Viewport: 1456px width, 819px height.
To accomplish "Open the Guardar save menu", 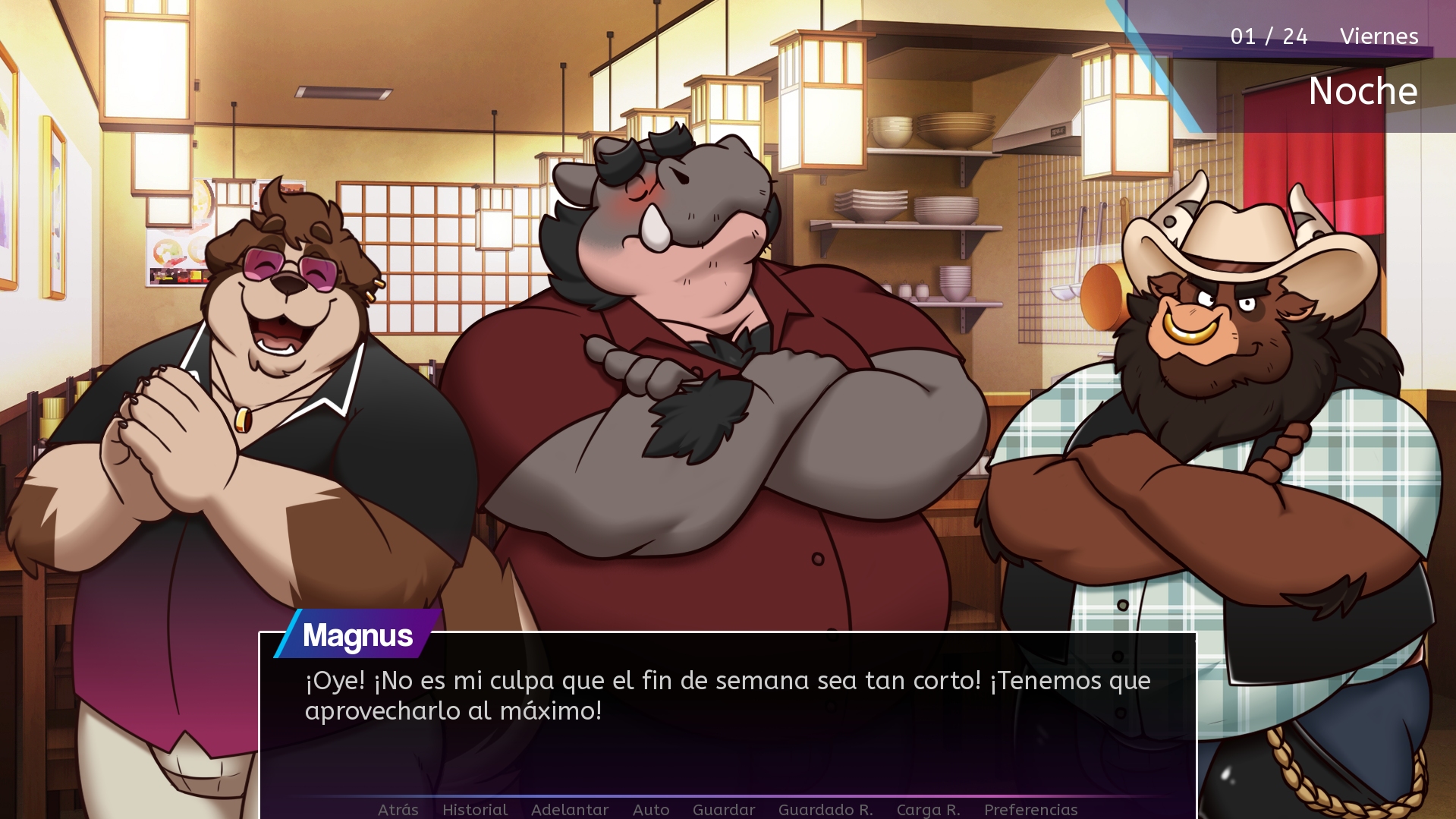I will click(x=723, y=809).
